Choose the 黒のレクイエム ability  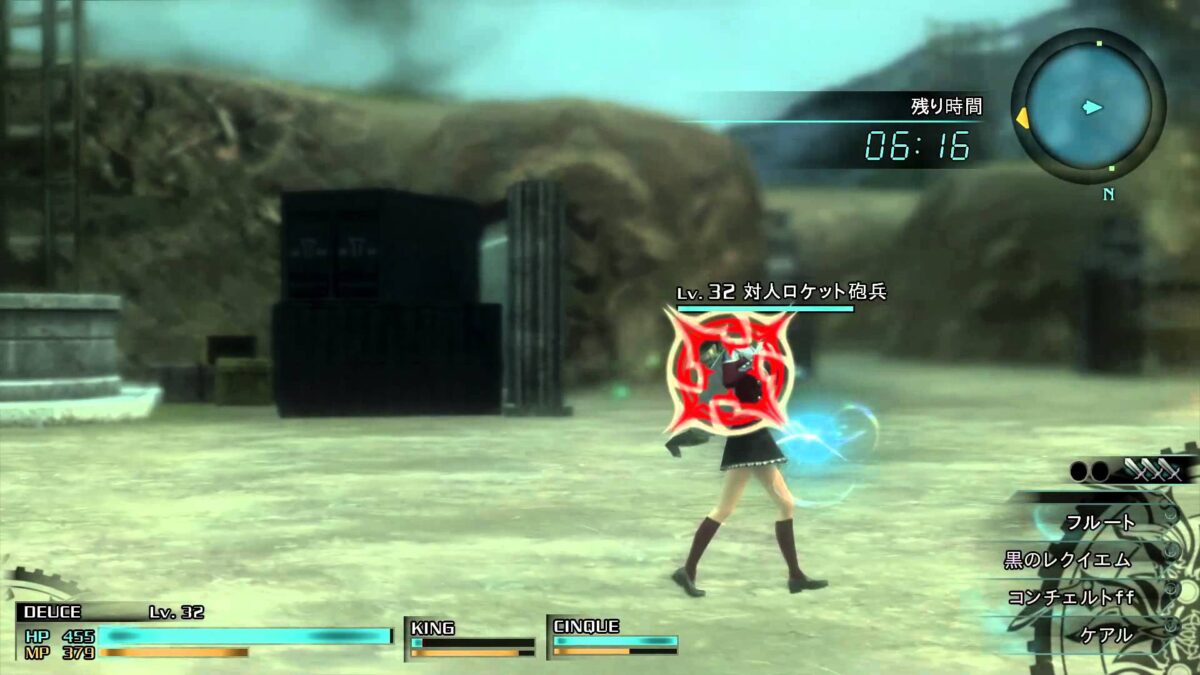(1068, 559)
